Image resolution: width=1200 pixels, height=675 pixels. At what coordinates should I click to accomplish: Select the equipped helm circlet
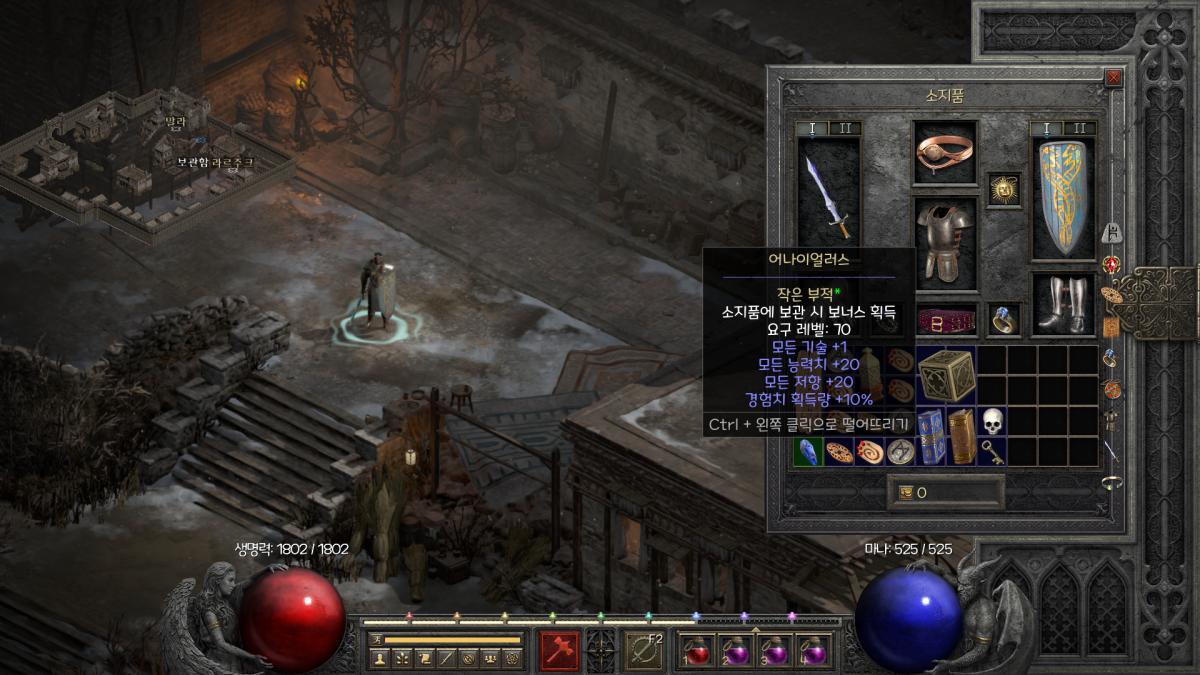(x=945, y=153)
